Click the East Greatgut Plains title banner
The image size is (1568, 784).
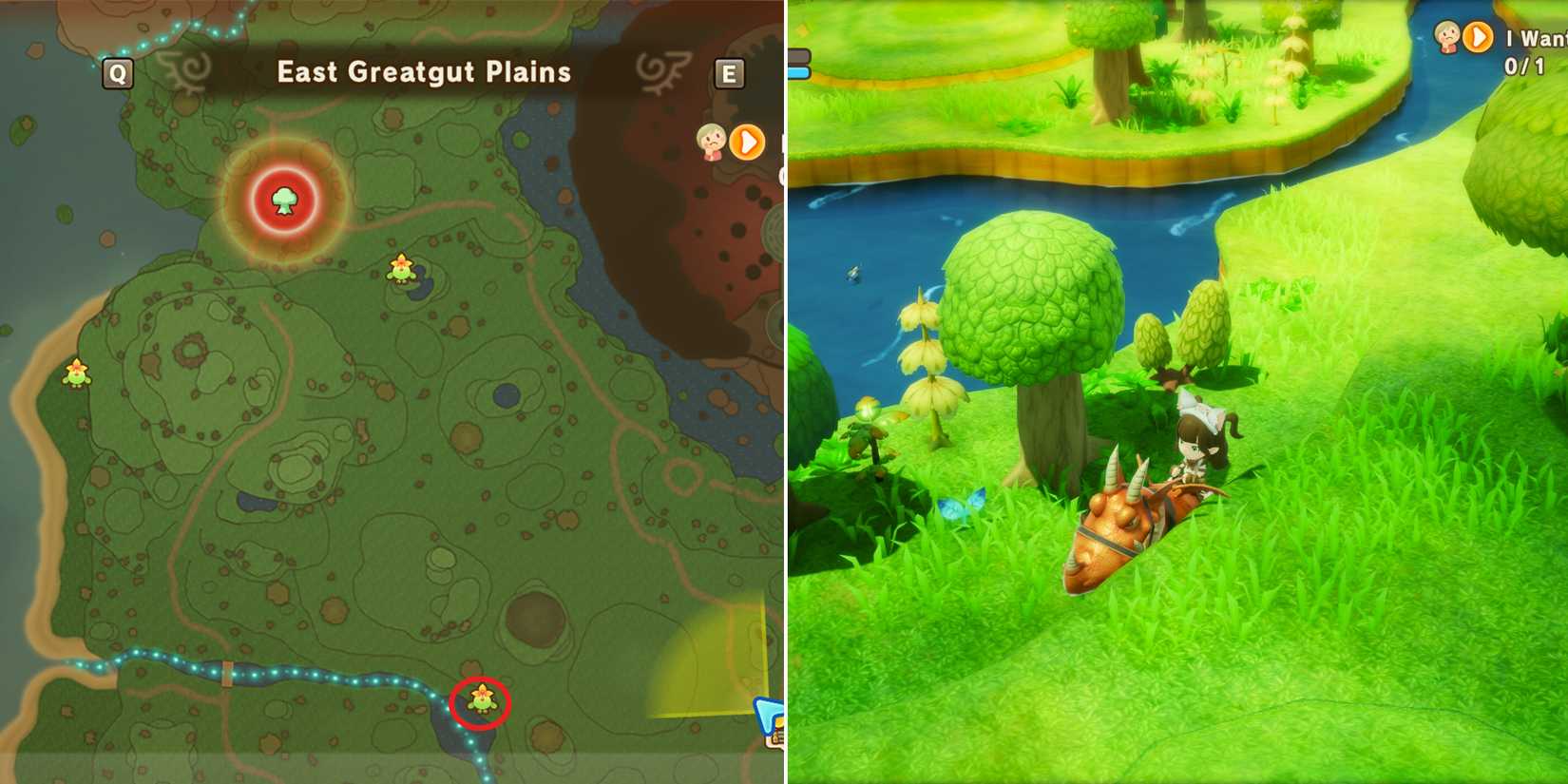[x=422, y=72]
